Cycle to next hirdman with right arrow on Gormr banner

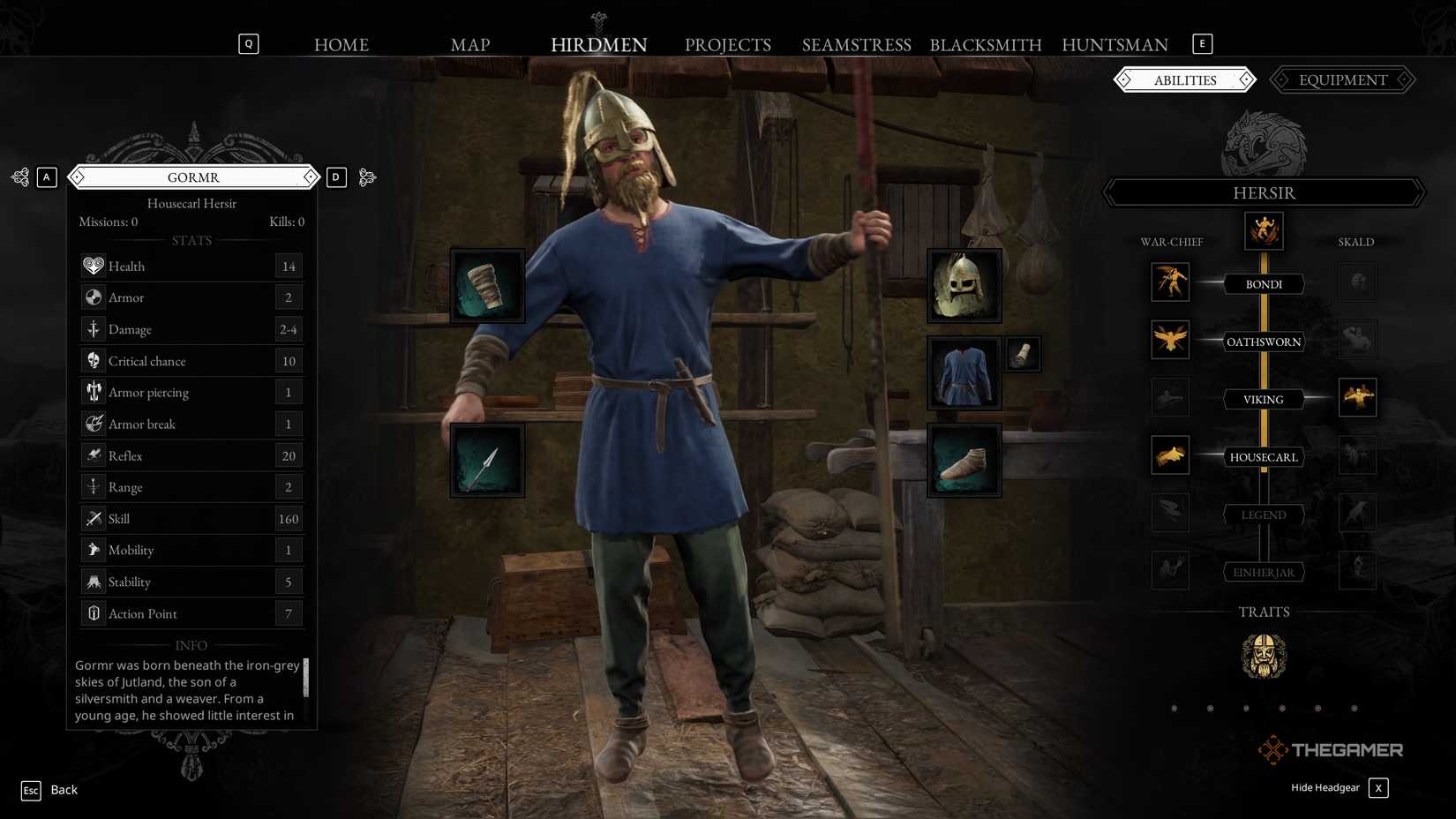pyautogui.click(x=311, y=177)
